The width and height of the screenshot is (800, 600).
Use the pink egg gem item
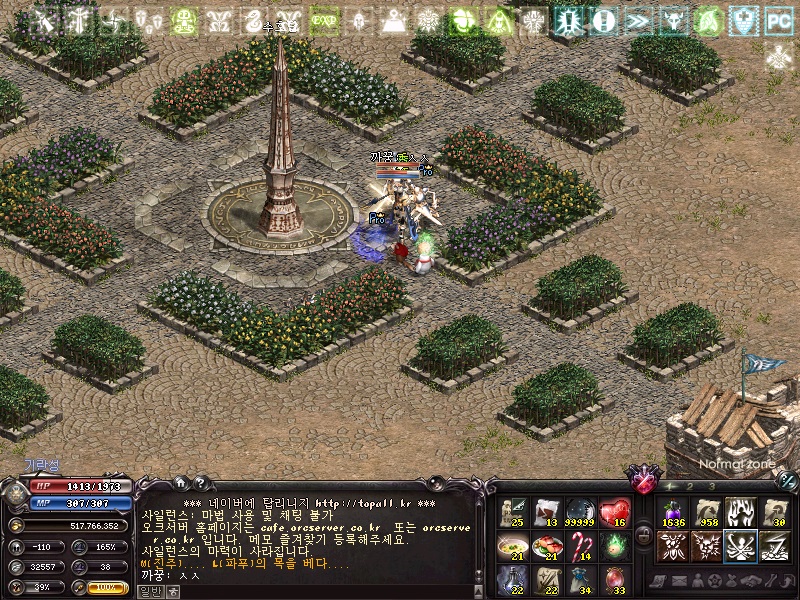coord(614,578)
